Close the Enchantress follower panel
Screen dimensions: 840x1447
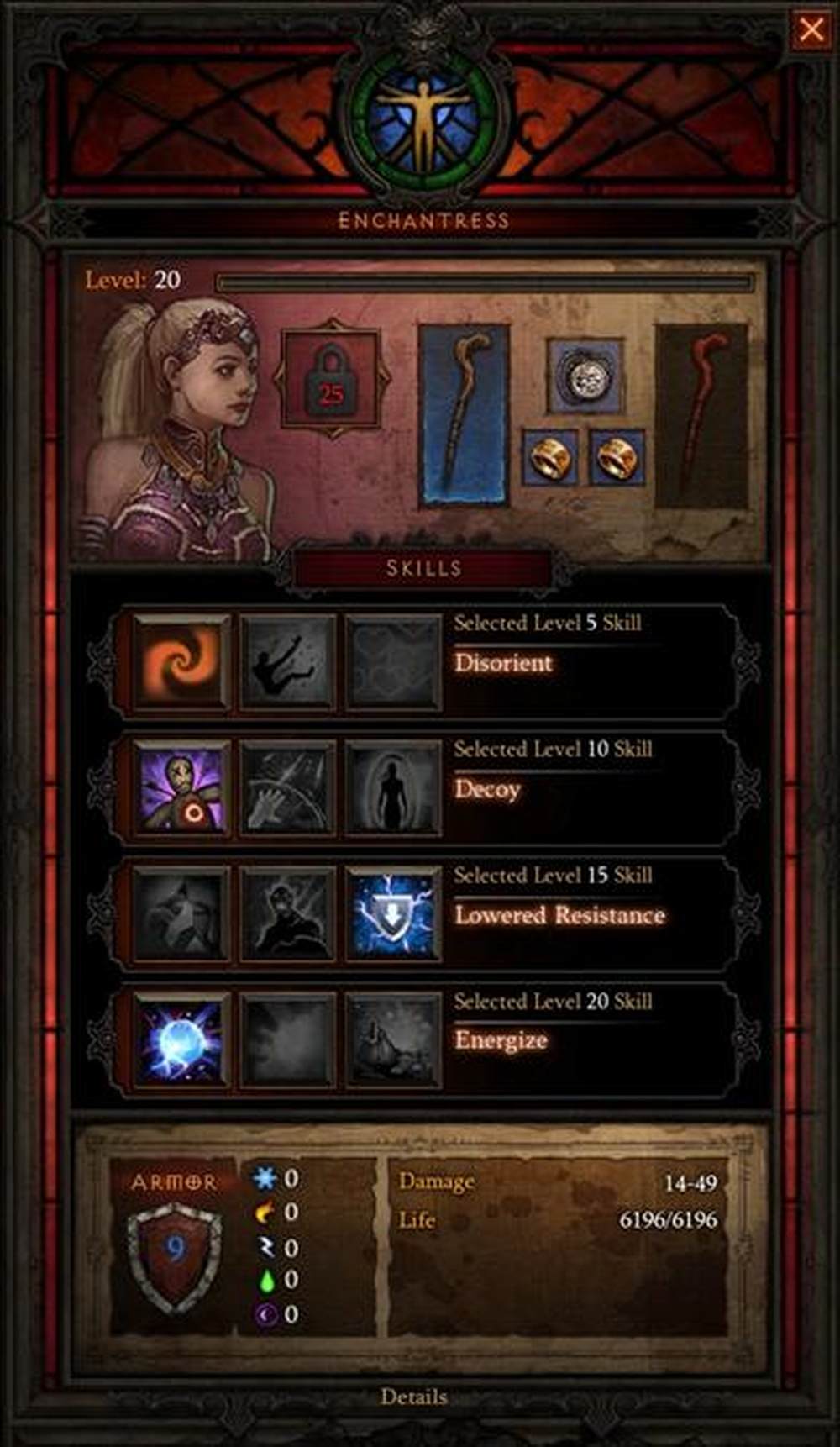(811, 30)
